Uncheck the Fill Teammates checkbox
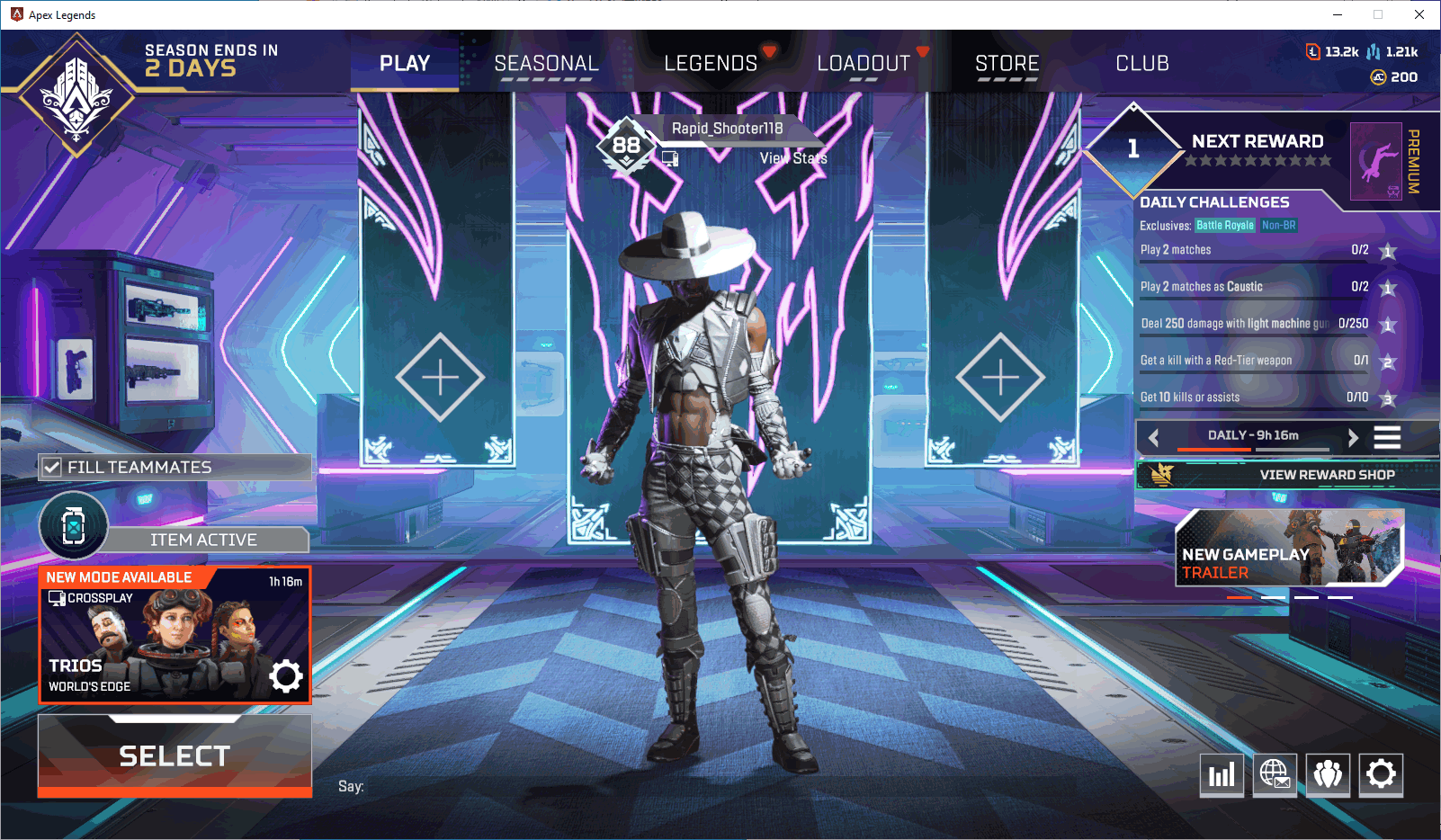Image resolution: width=1441 pixels, height=840 pixels. [x=51, y=467]
